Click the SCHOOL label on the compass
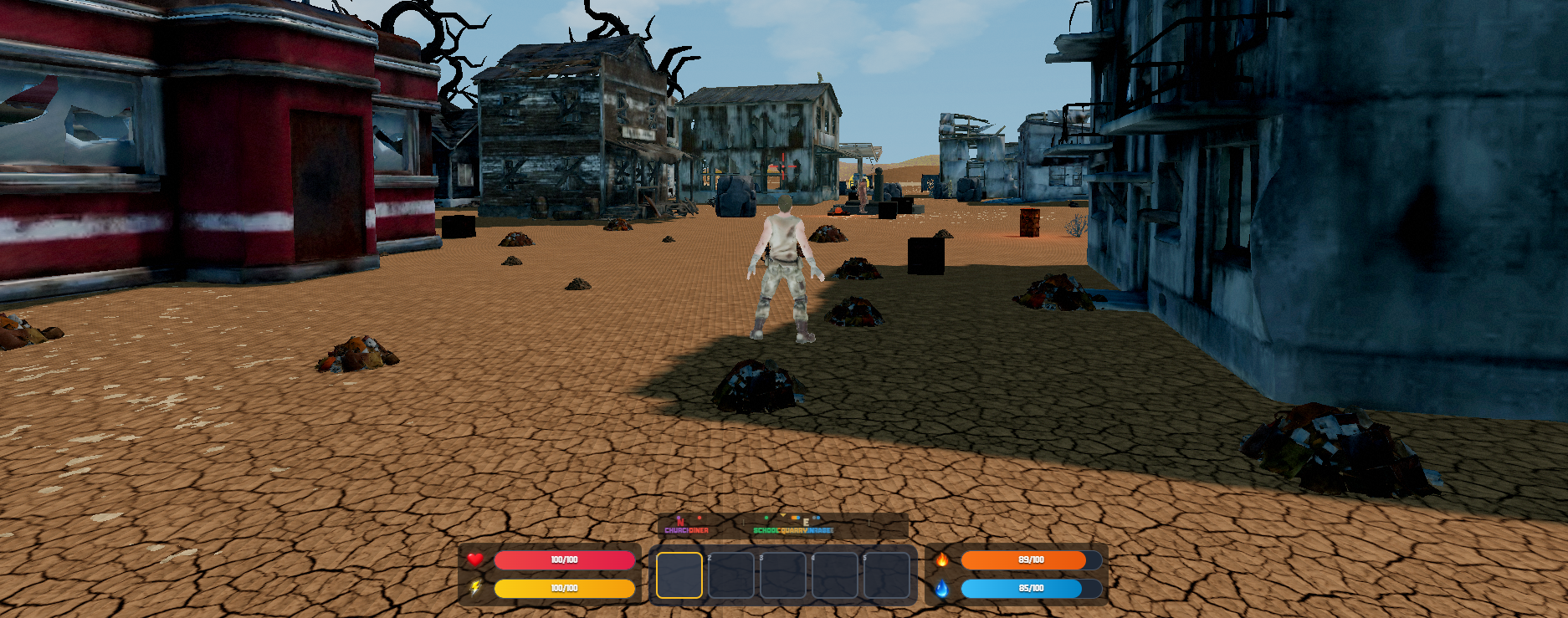 click(766, 530)
